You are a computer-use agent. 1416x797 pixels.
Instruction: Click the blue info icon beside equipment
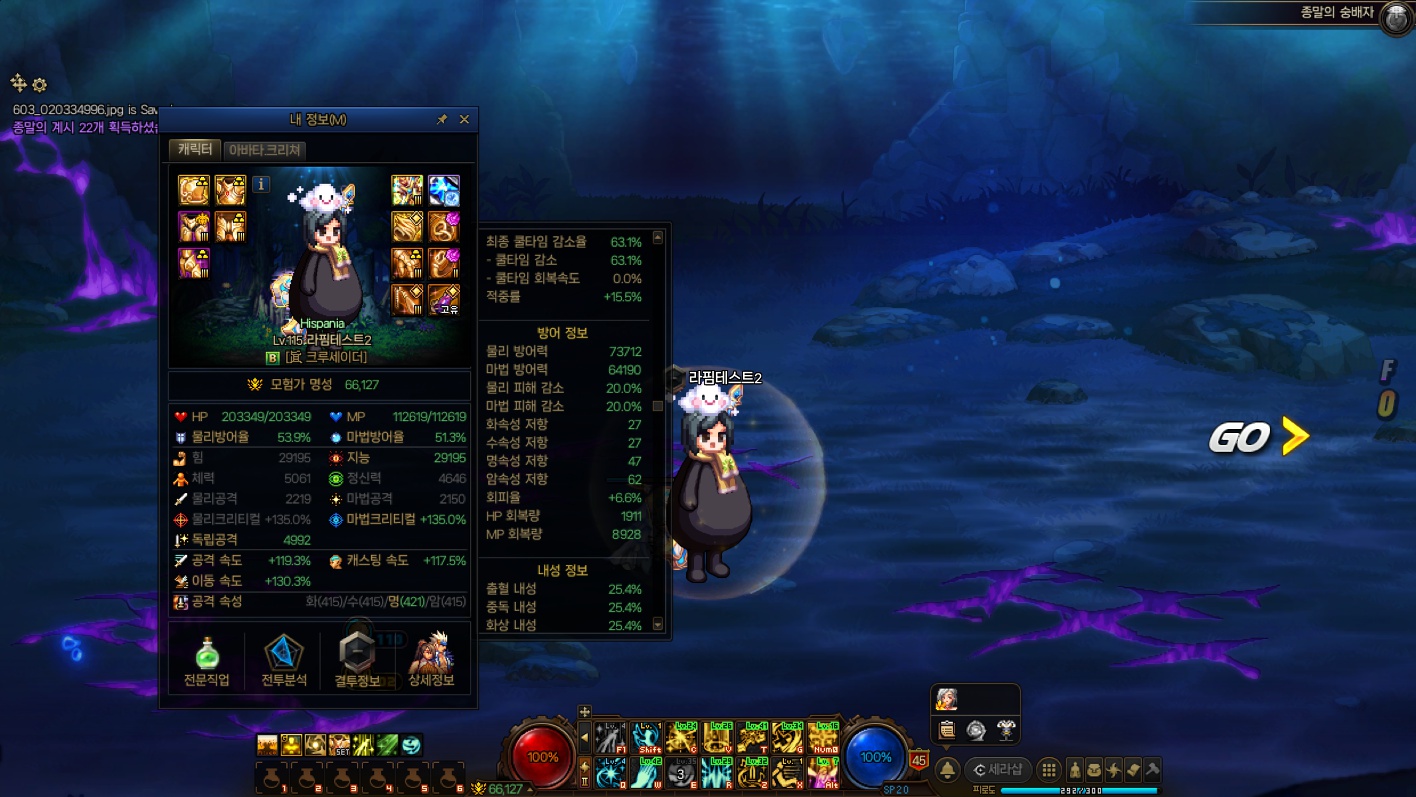260,184
